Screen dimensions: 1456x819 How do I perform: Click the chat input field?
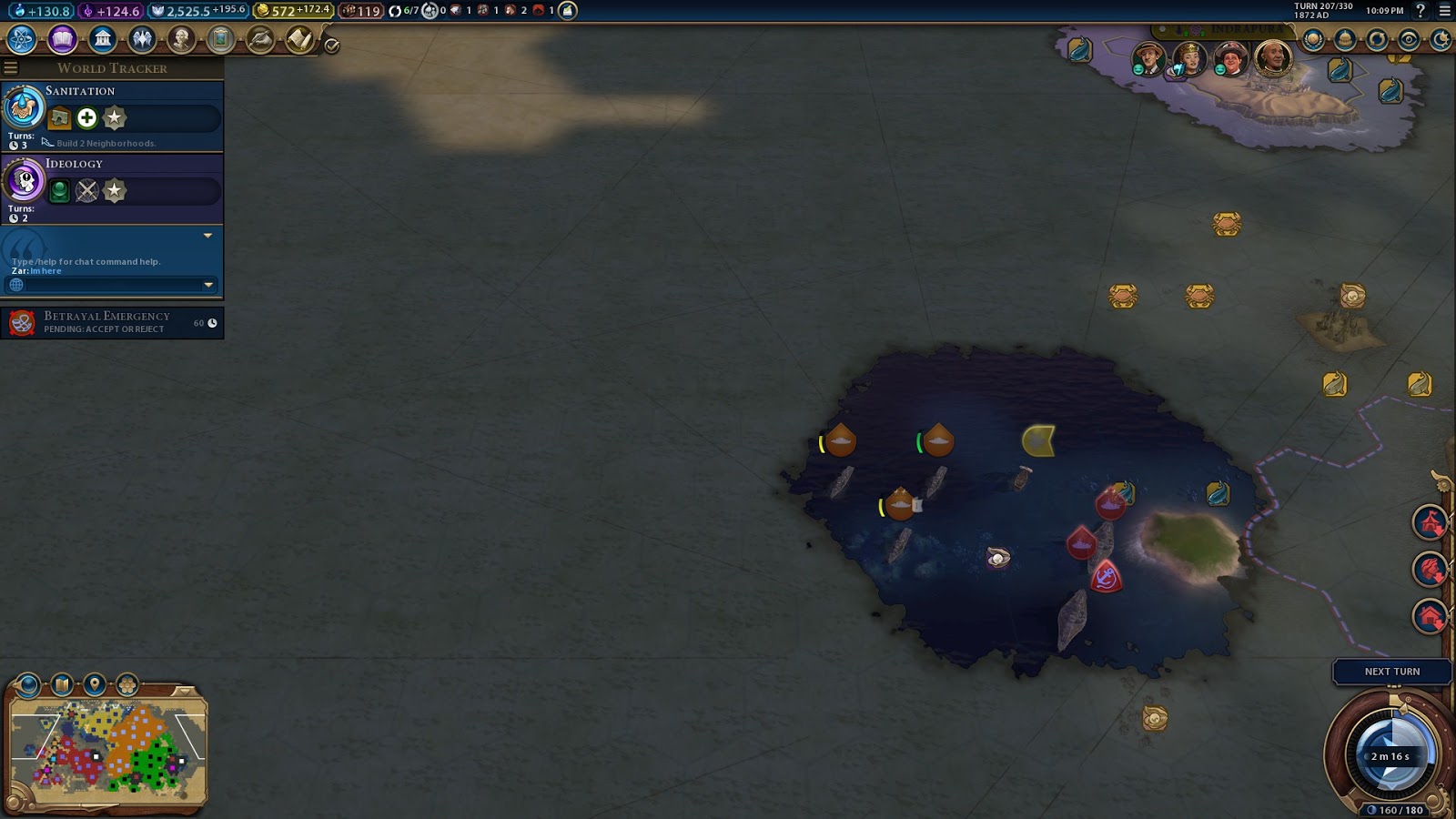tap(109, 285)
